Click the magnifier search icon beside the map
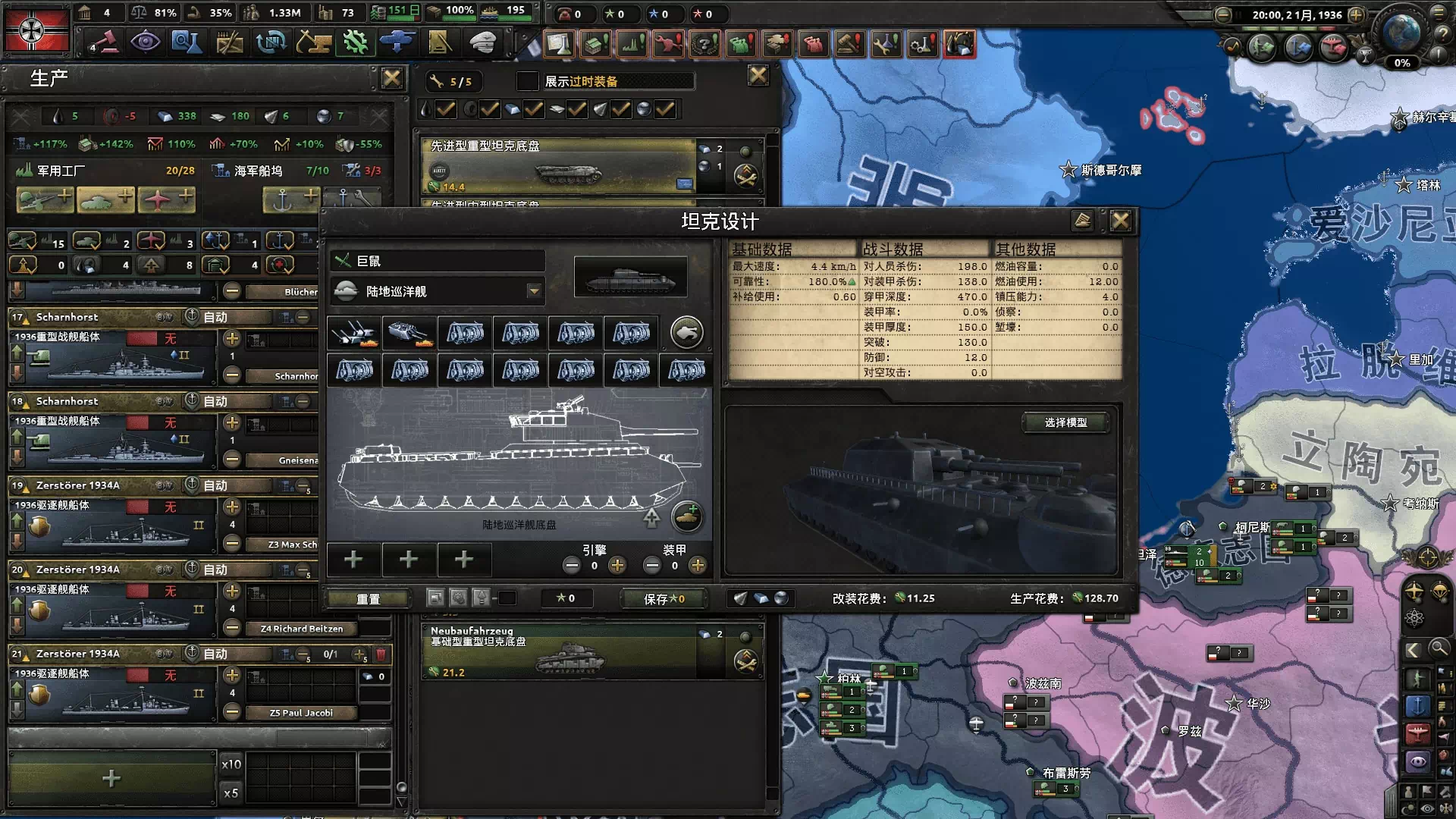 [x=1438, y=648]
